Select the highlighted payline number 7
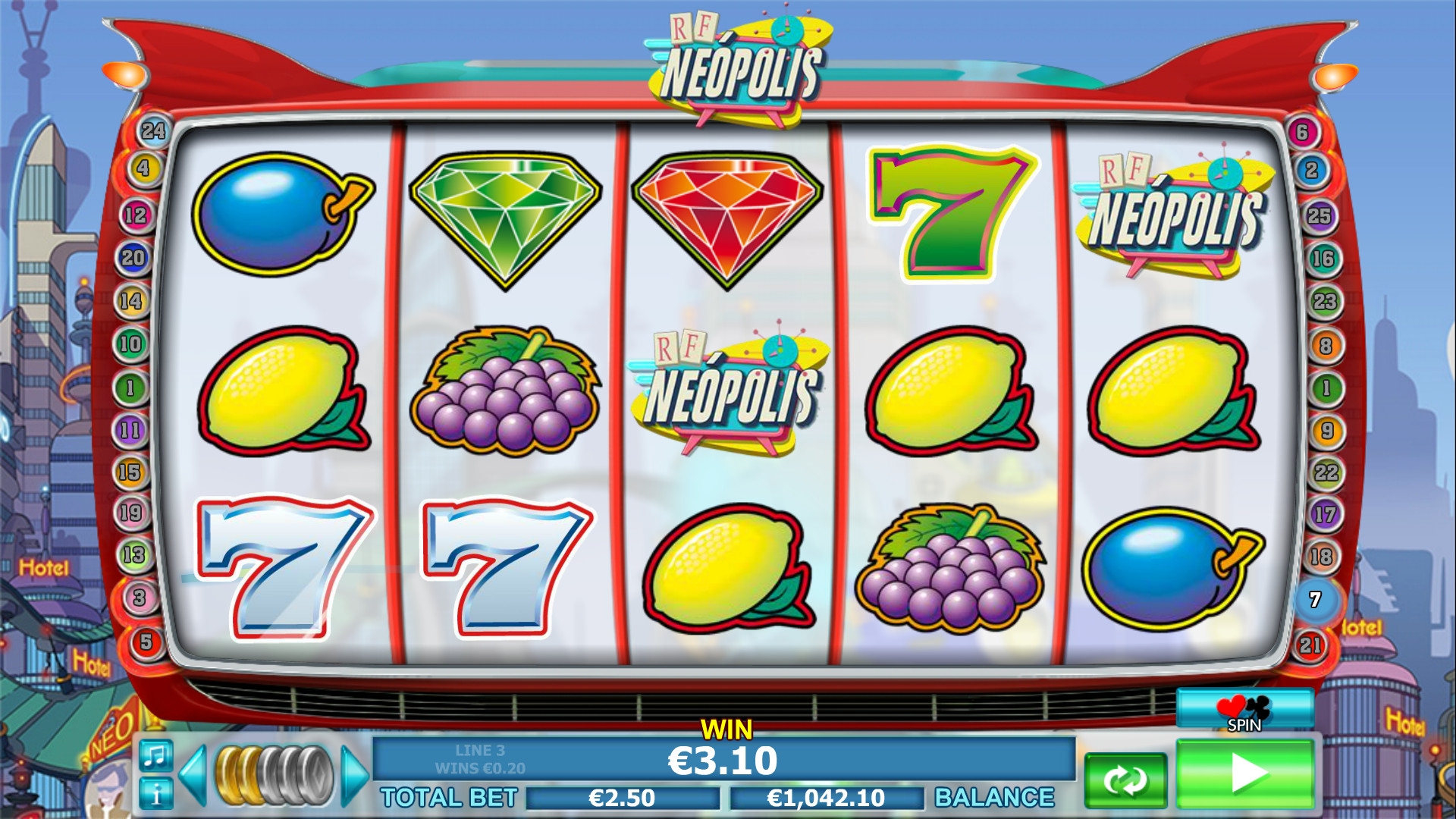 (1316, 600)
